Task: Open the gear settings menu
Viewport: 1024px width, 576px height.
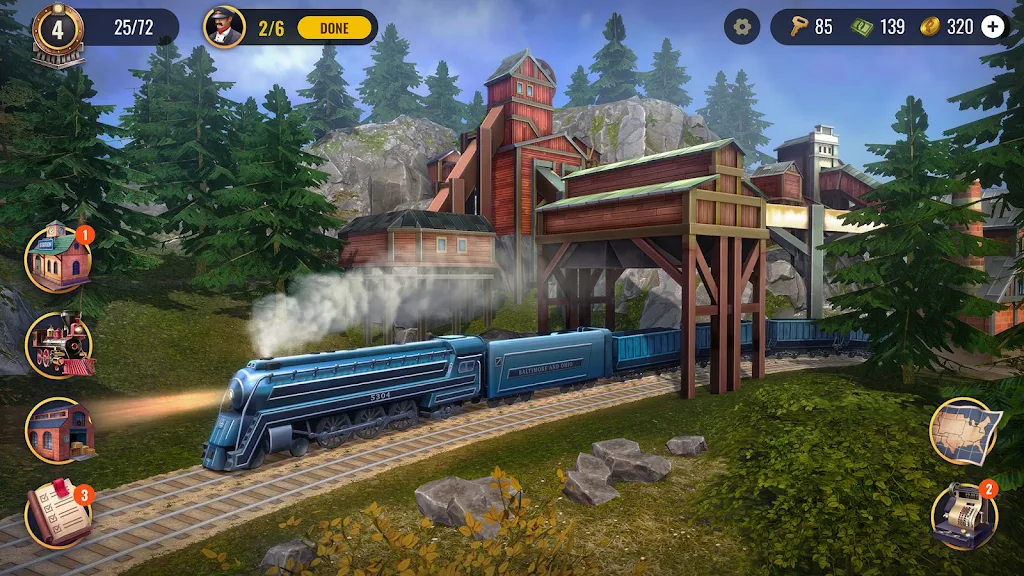Action: pos(741,27)
